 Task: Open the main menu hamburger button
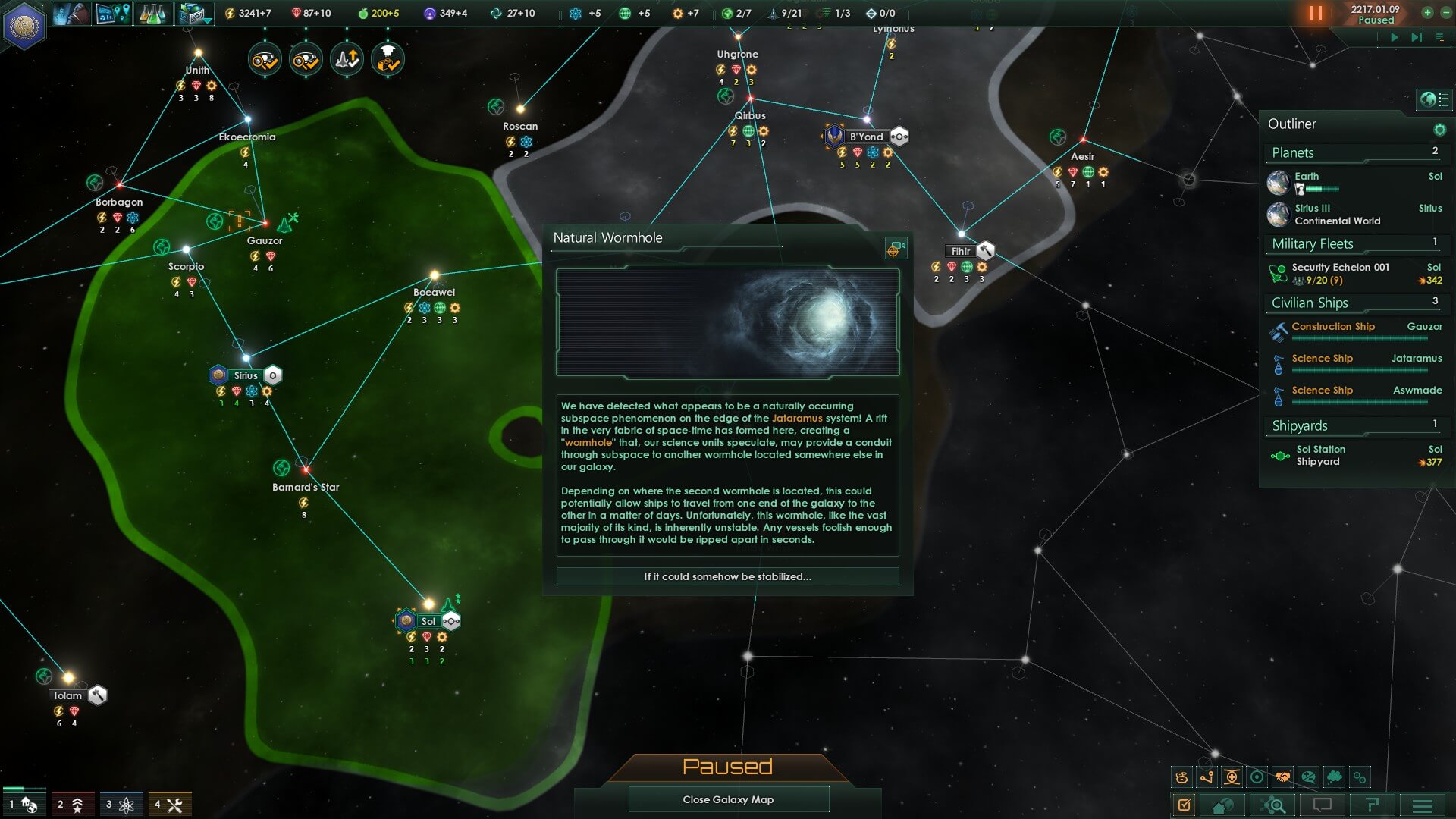tap(1422, 805)
